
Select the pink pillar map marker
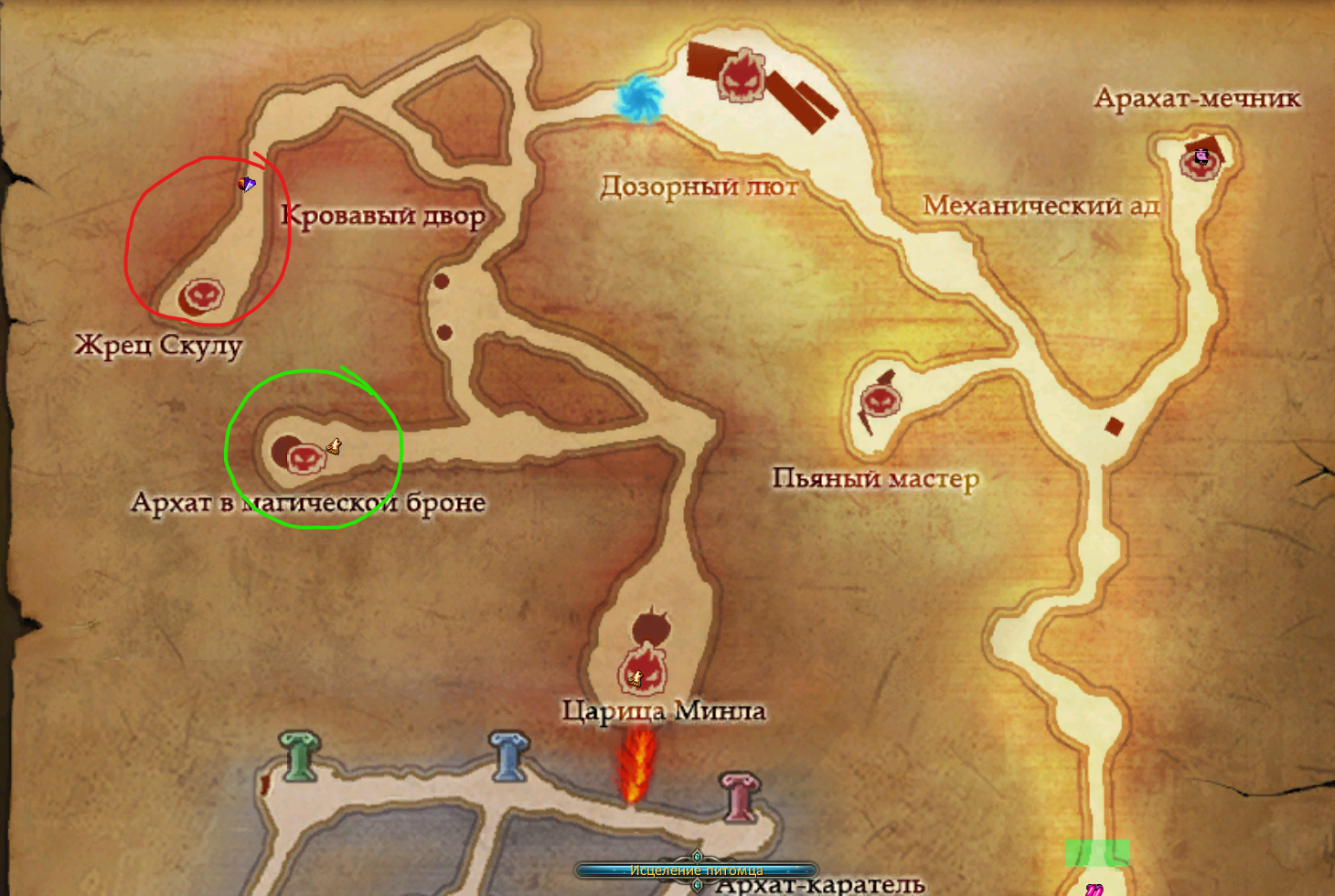tap(741, 795)
